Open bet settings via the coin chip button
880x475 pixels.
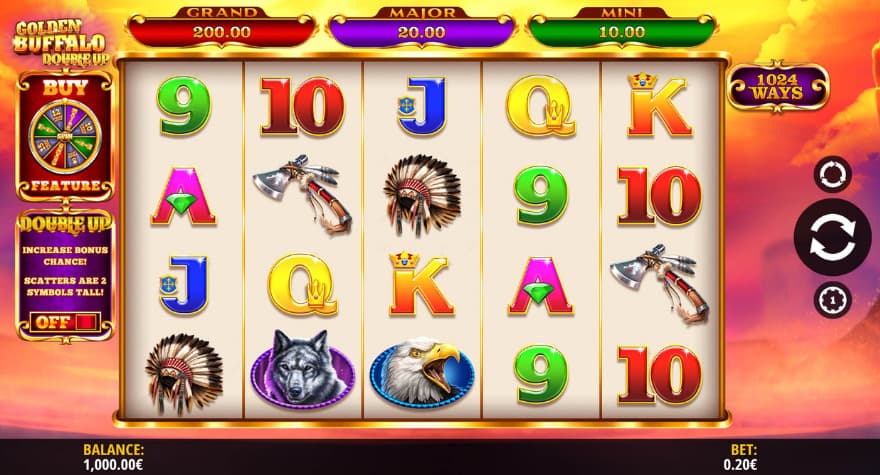pos(832,299)
